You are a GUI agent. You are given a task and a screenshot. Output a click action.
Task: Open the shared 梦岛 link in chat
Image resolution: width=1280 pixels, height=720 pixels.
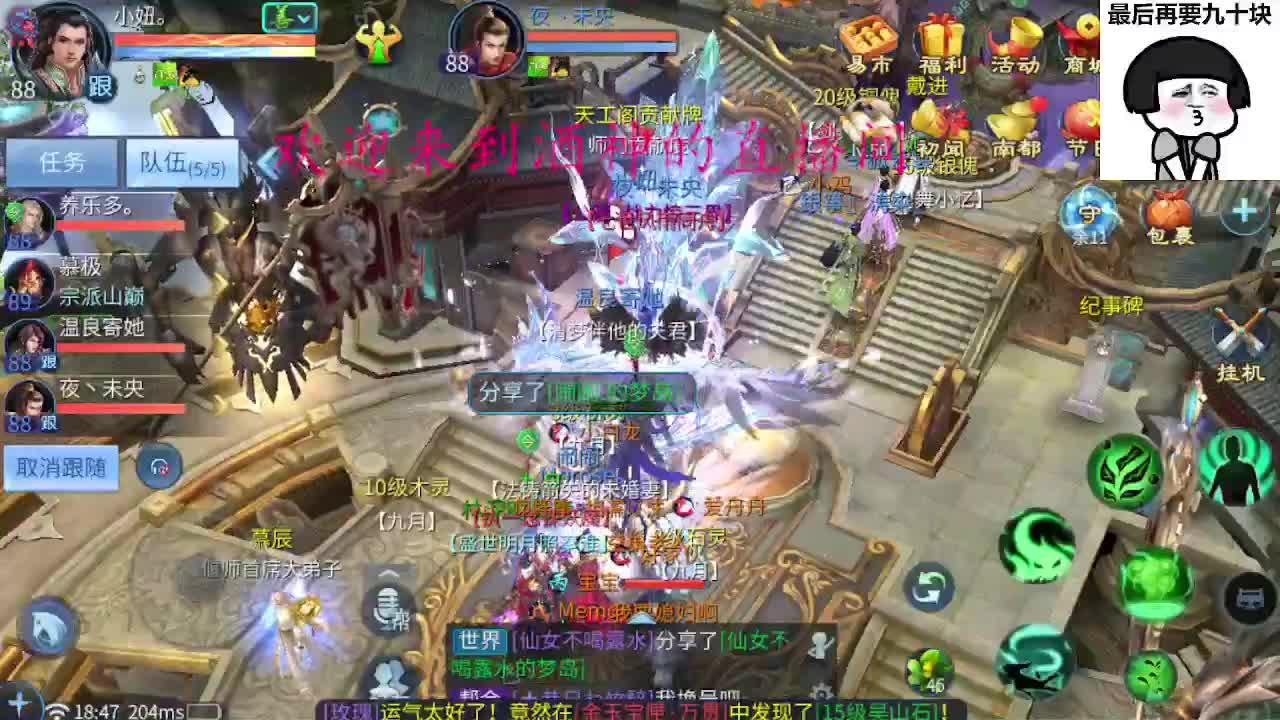[610, 393]
